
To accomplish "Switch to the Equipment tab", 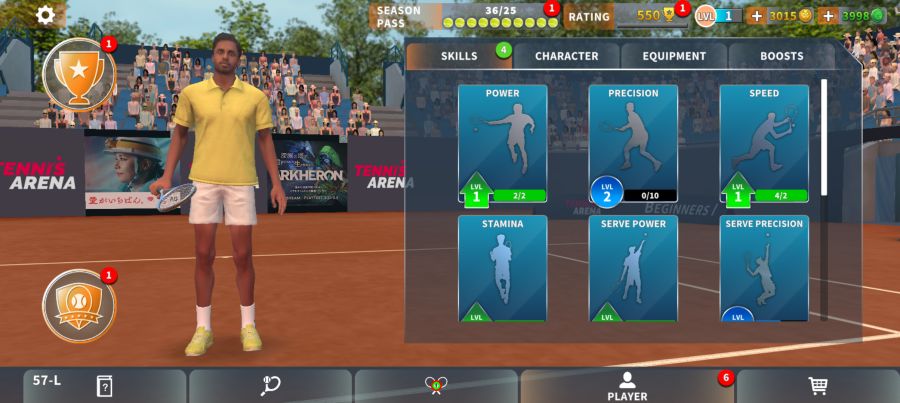I will [674, 56].
